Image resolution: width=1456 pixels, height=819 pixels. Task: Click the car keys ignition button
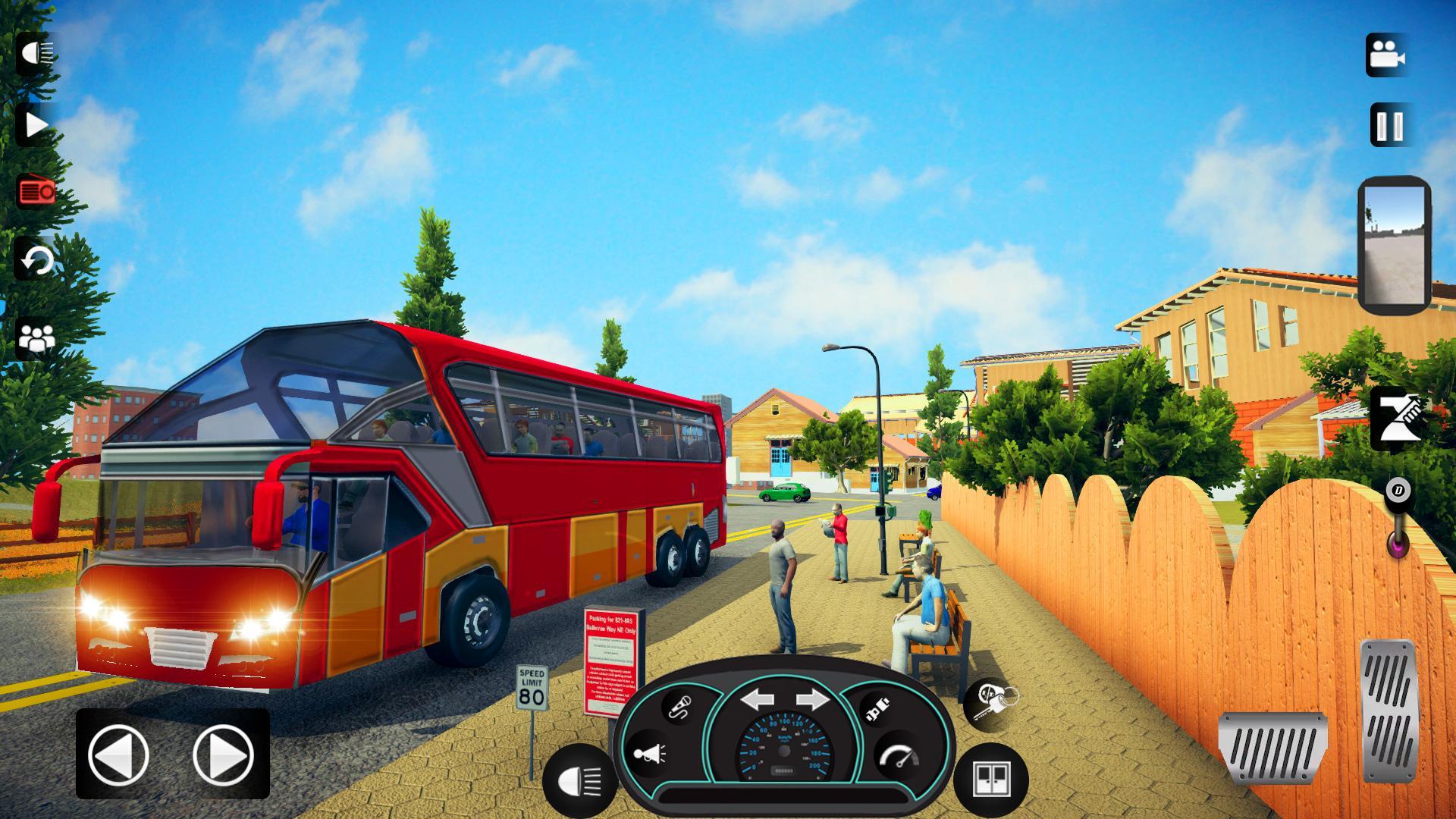(x=990, y=703)
